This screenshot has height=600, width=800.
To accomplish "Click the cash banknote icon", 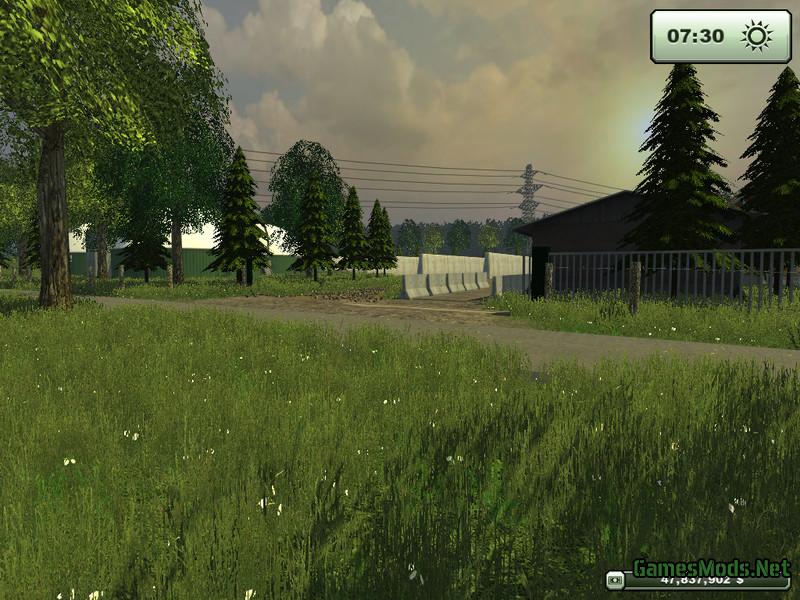I will pos(616,580).
